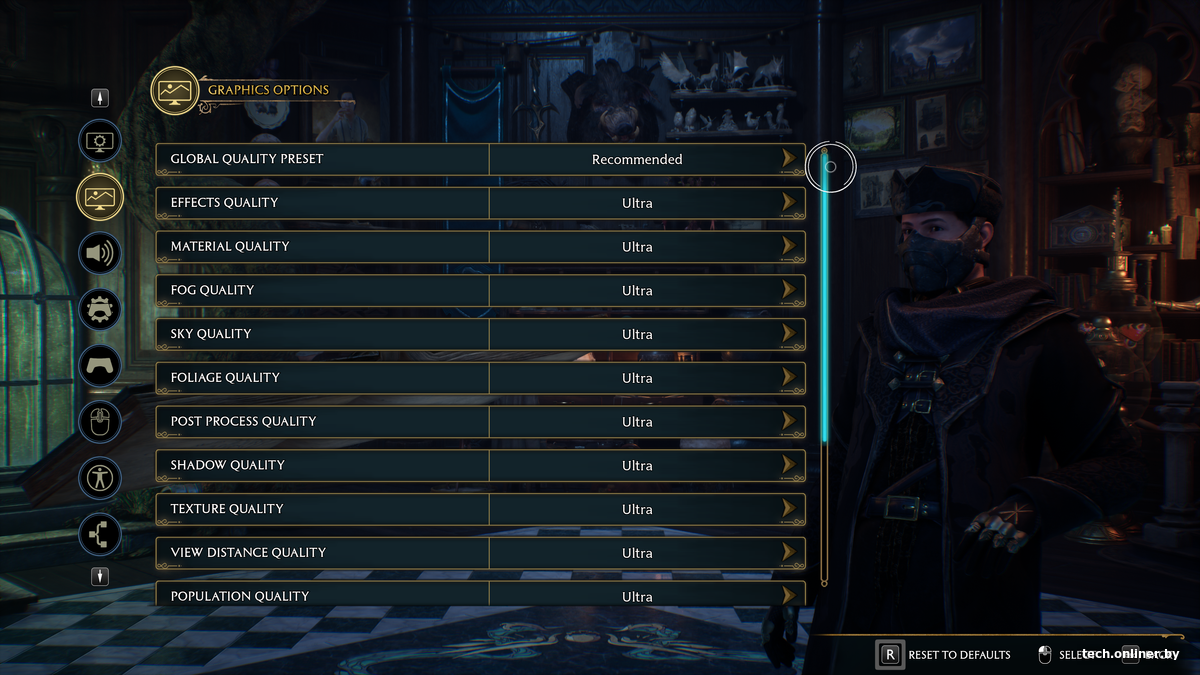Switch to the Audio Options tab

[100, 253]
